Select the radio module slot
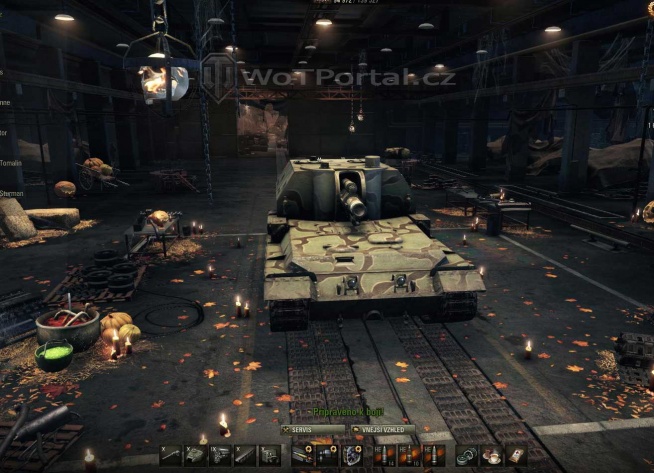 [x=269, y=455]
